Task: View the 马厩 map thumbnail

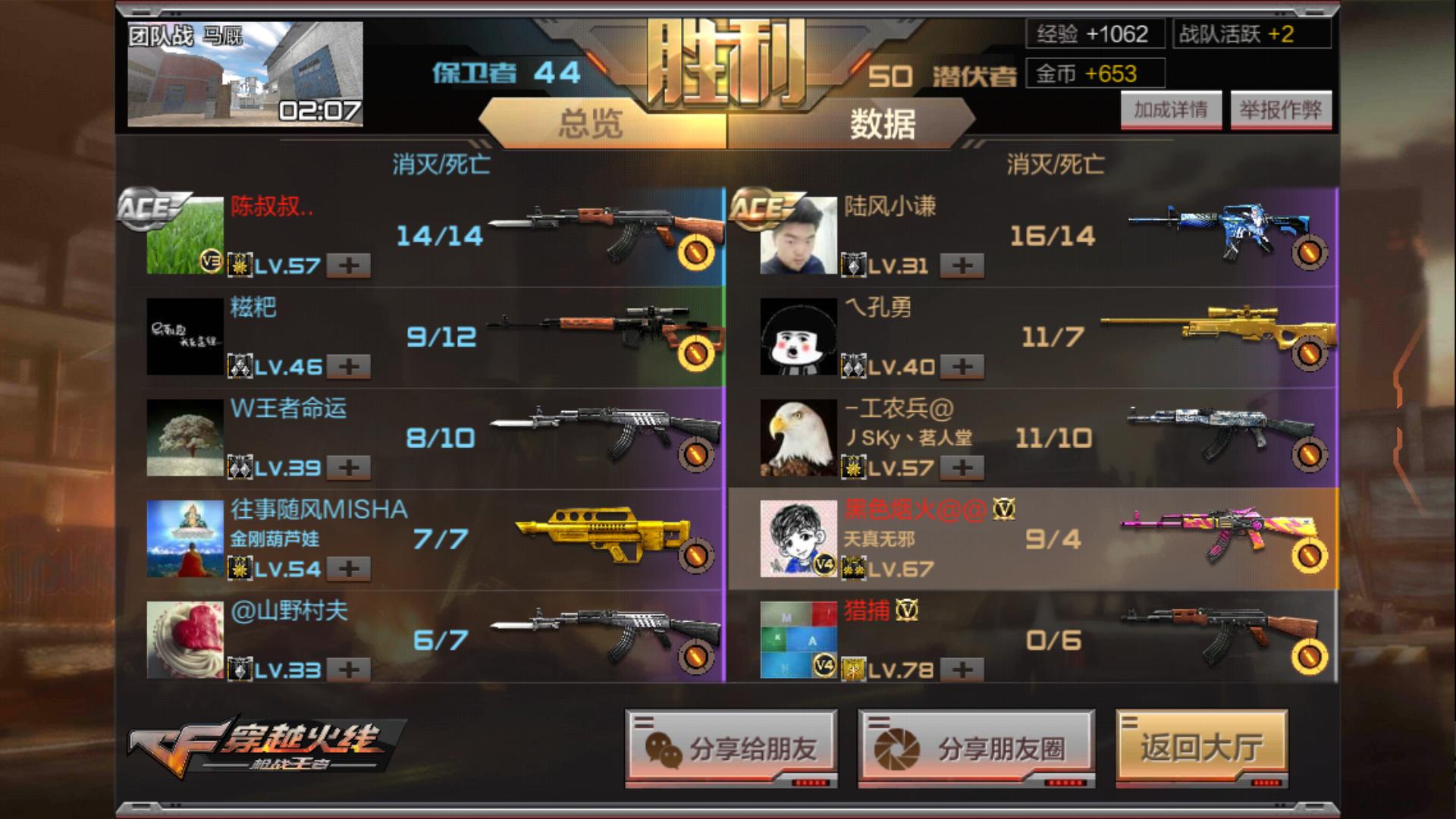Action: (x=245, y=74)
